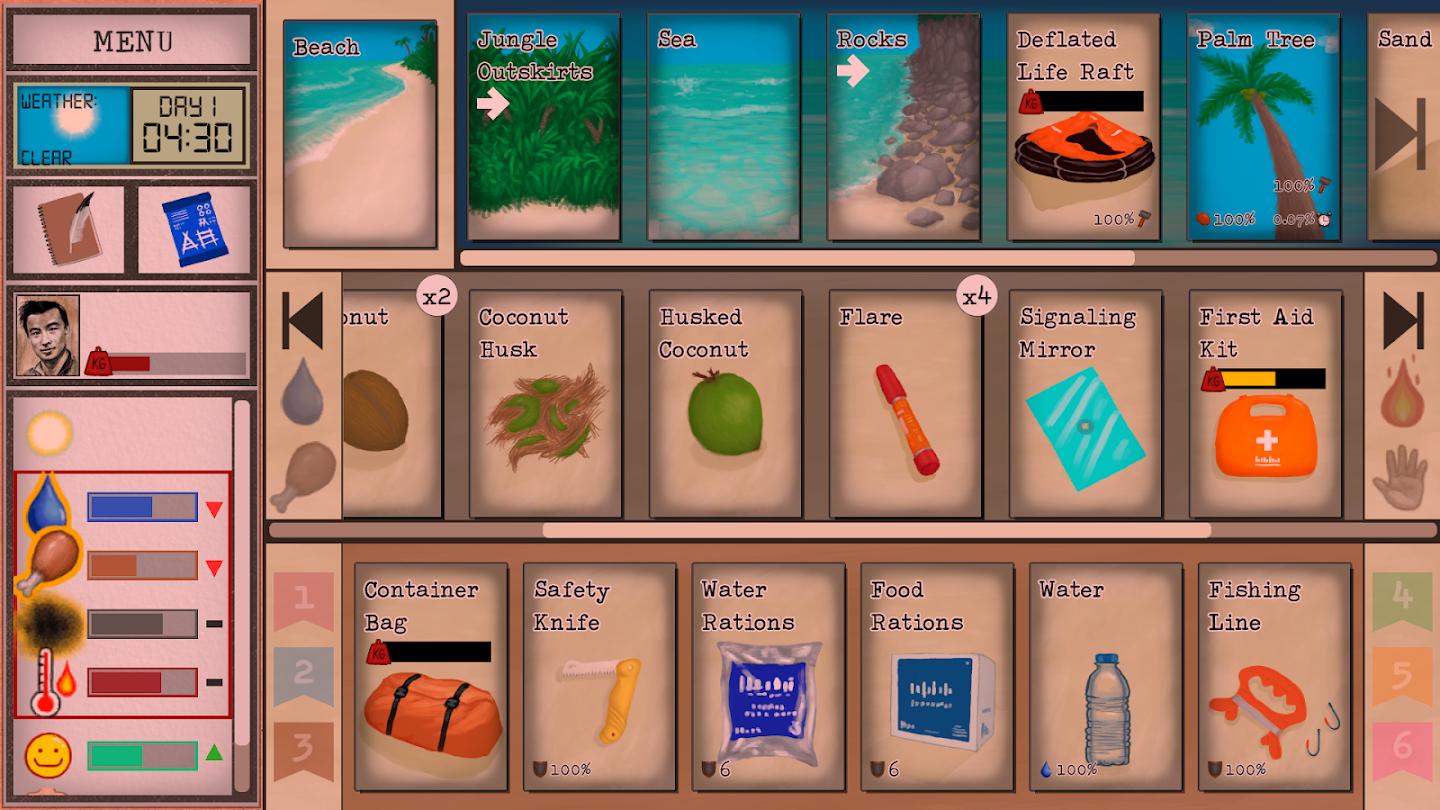
Task: Click the water droplet hydration icon
Action: coord(47,505)
